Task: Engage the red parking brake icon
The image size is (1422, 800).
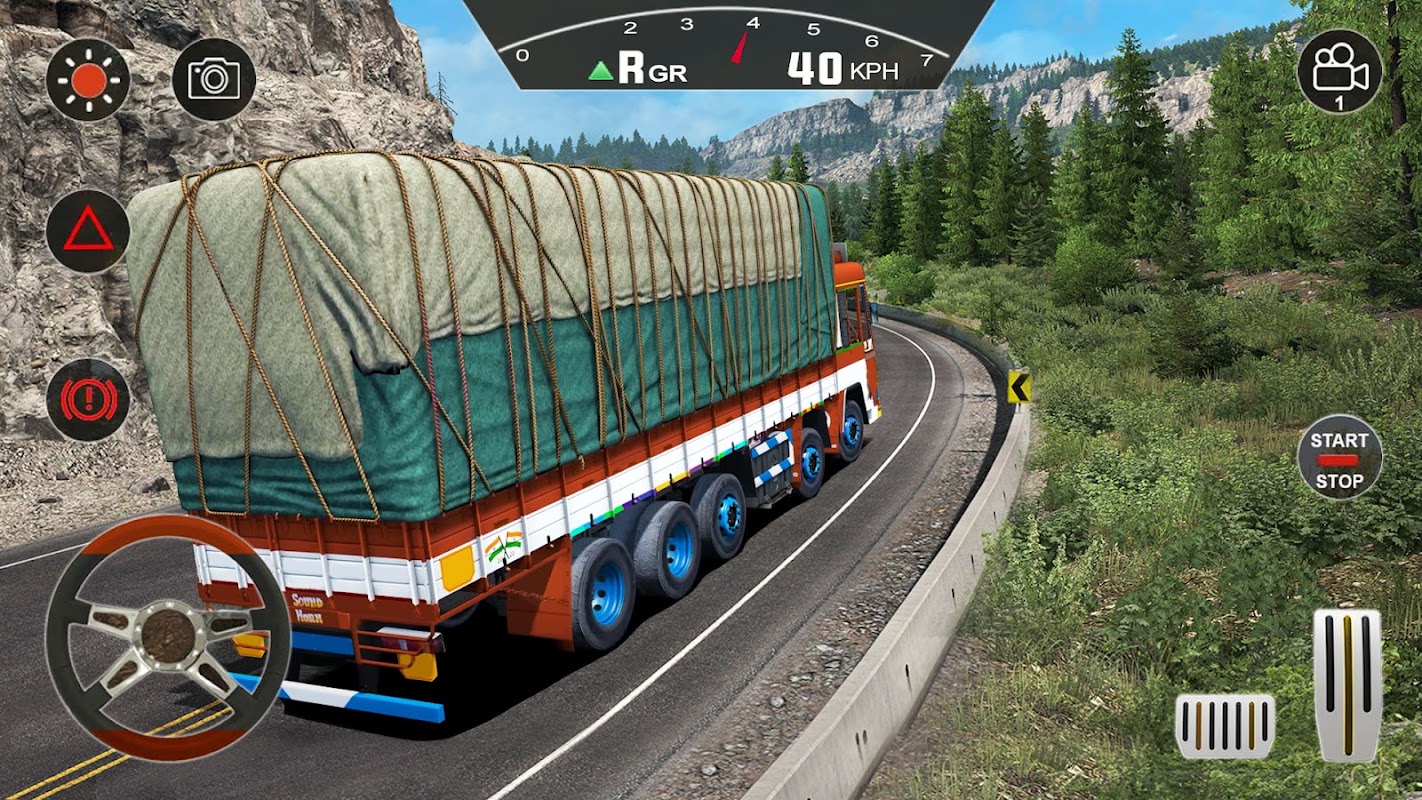Action: point(88,400)
